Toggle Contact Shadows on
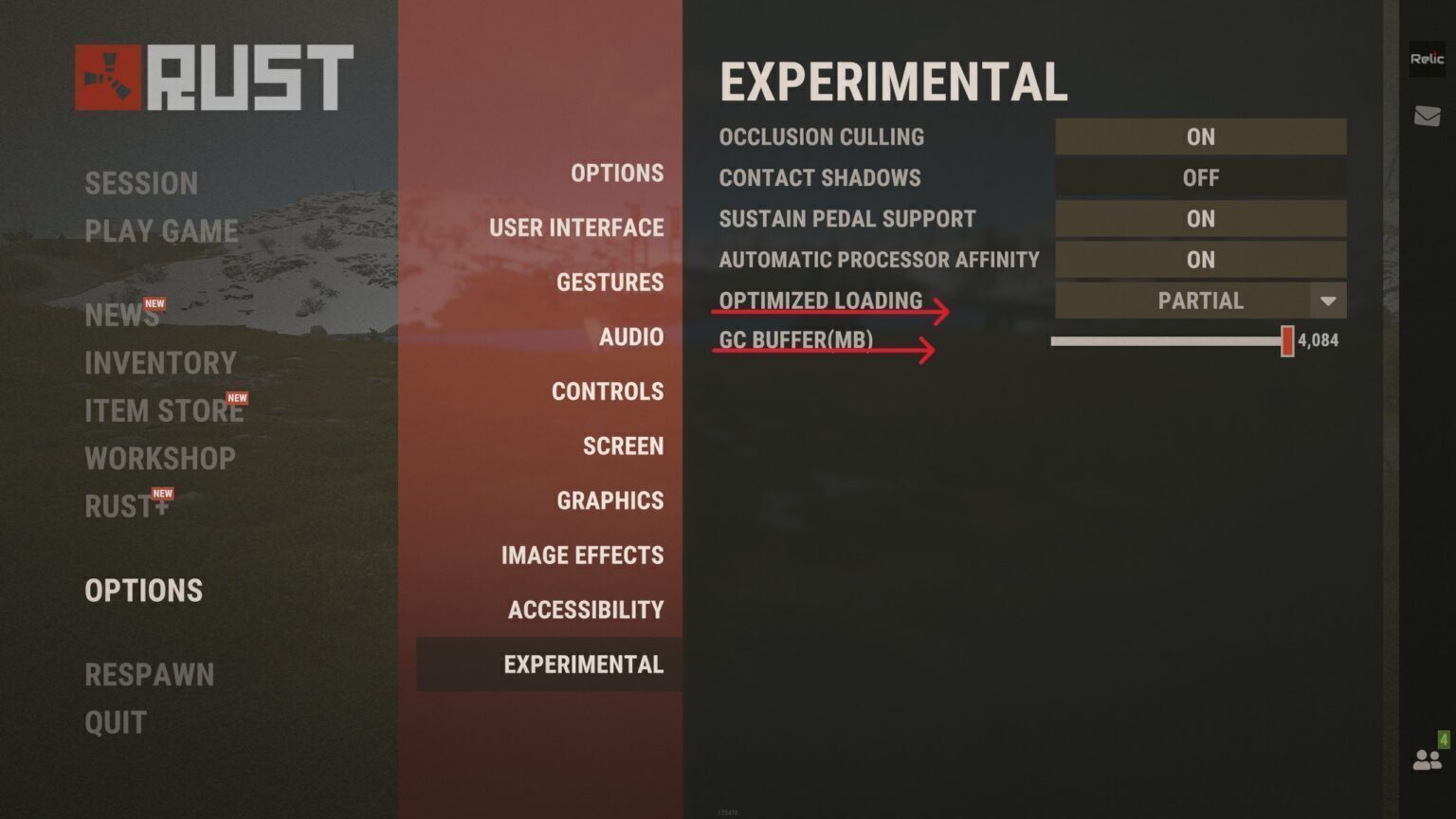1456x819 pixels. (x=1200, y=177)
